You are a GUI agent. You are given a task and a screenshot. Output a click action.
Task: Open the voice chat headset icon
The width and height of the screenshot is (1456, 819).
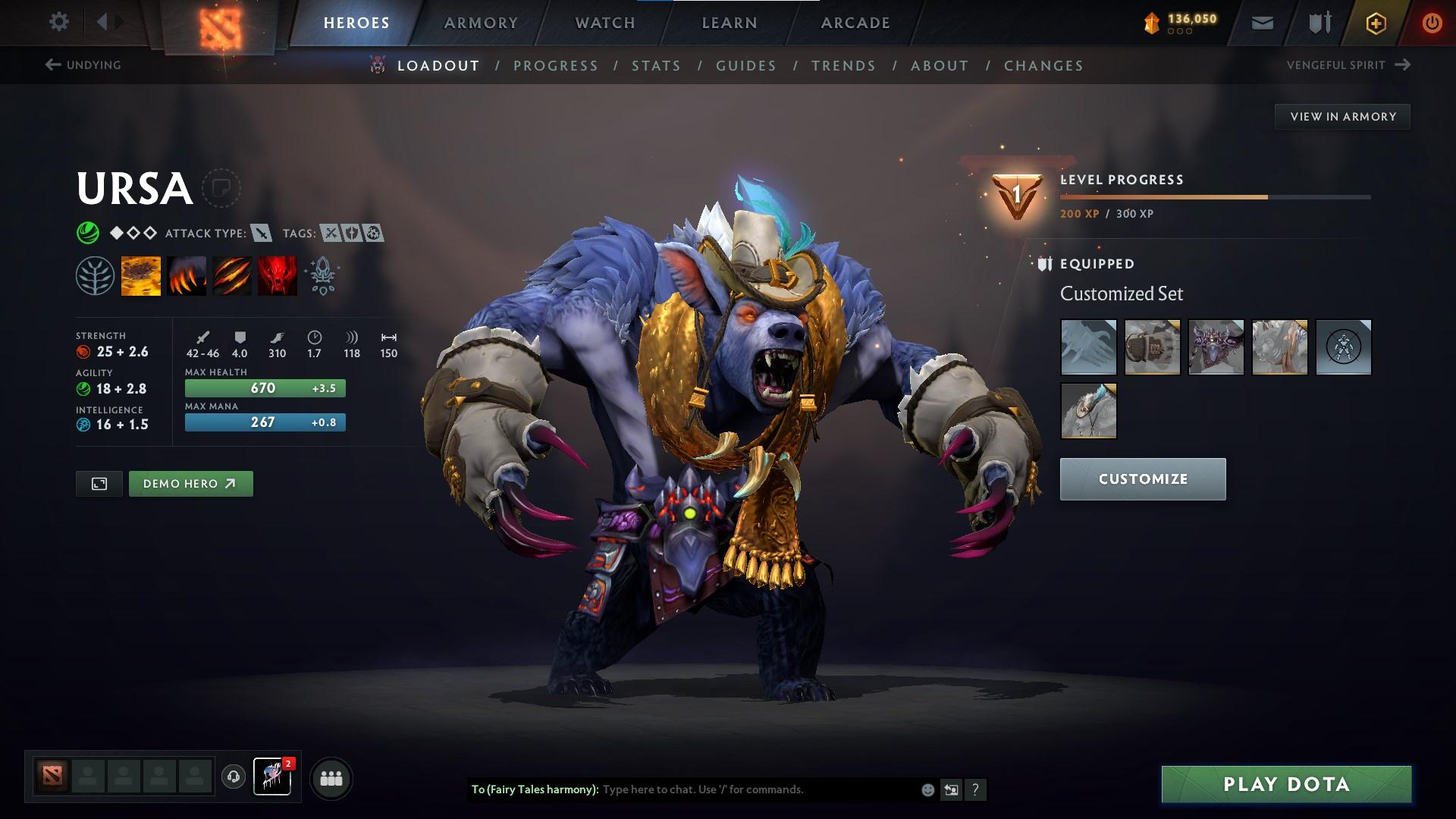coord(234,777)
